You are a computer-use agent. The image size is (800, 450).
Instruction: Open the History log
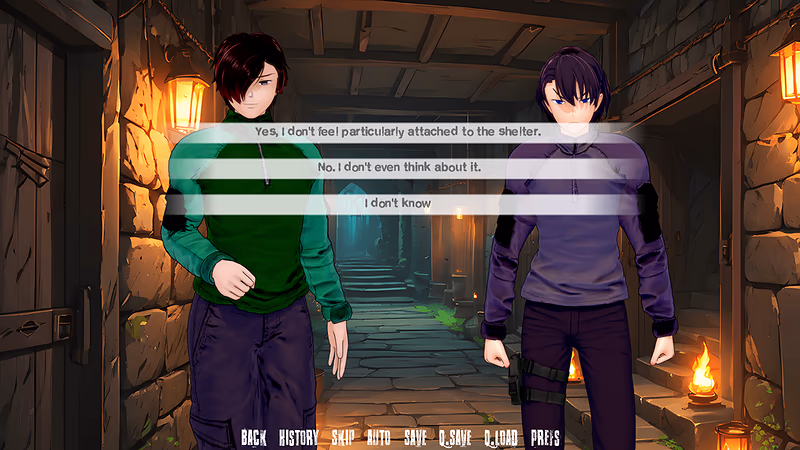[298, 437]
